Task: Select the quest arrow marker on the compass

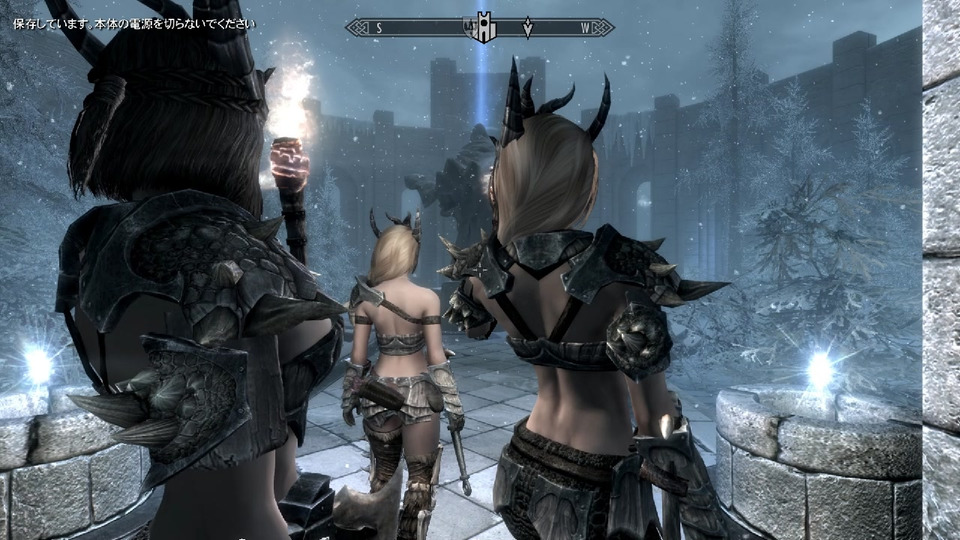Action: 528,28
